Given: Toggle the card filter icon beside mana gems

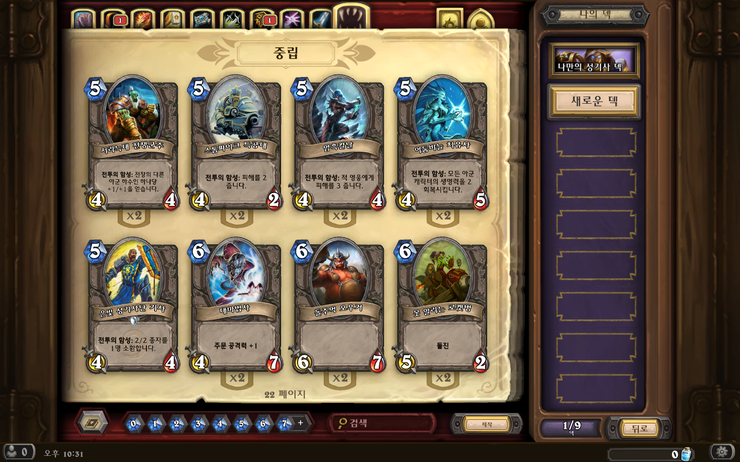Looking at the screenshot, I should click(93, 423).
